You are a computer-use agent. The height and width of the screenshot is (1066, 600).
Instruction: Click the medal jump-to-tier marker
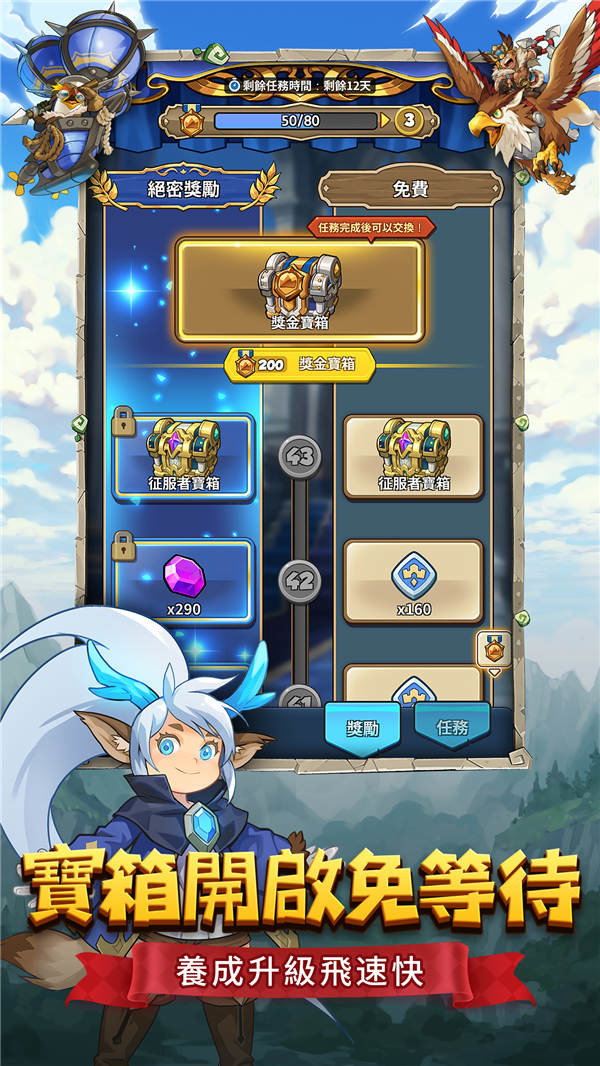(x=494, y=651)
